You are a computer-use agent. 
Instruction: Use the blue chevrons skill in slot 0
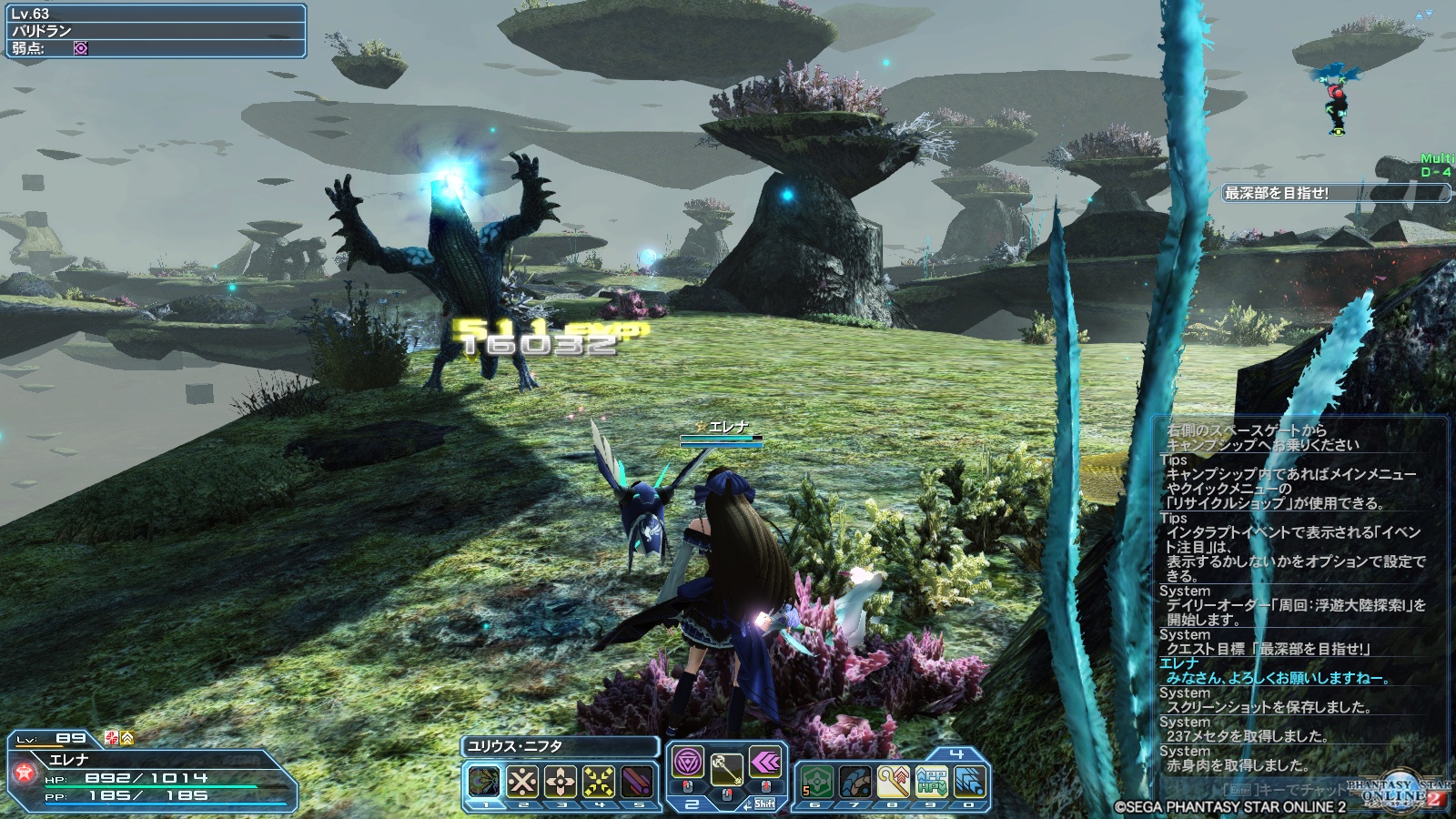coord(970,782)
